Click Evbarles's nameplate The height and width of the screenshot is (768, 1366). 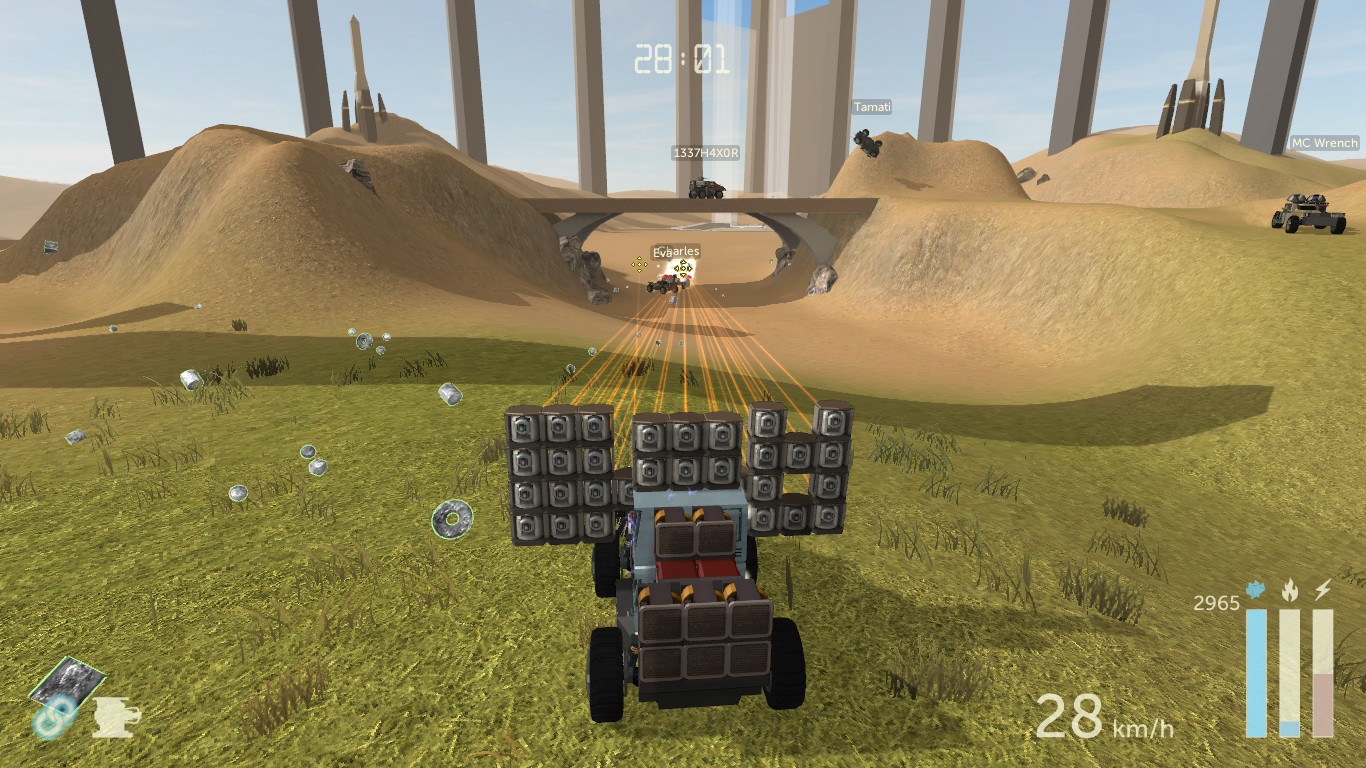(677, 253)
